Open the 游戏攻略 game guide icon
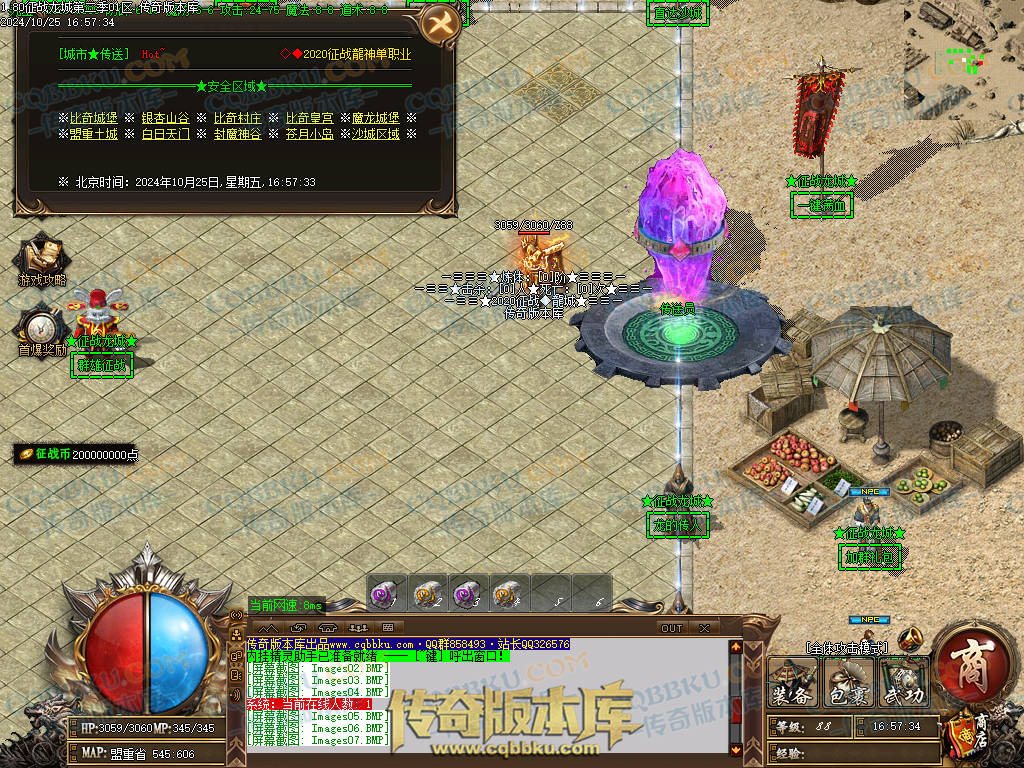 coord(42,262)
